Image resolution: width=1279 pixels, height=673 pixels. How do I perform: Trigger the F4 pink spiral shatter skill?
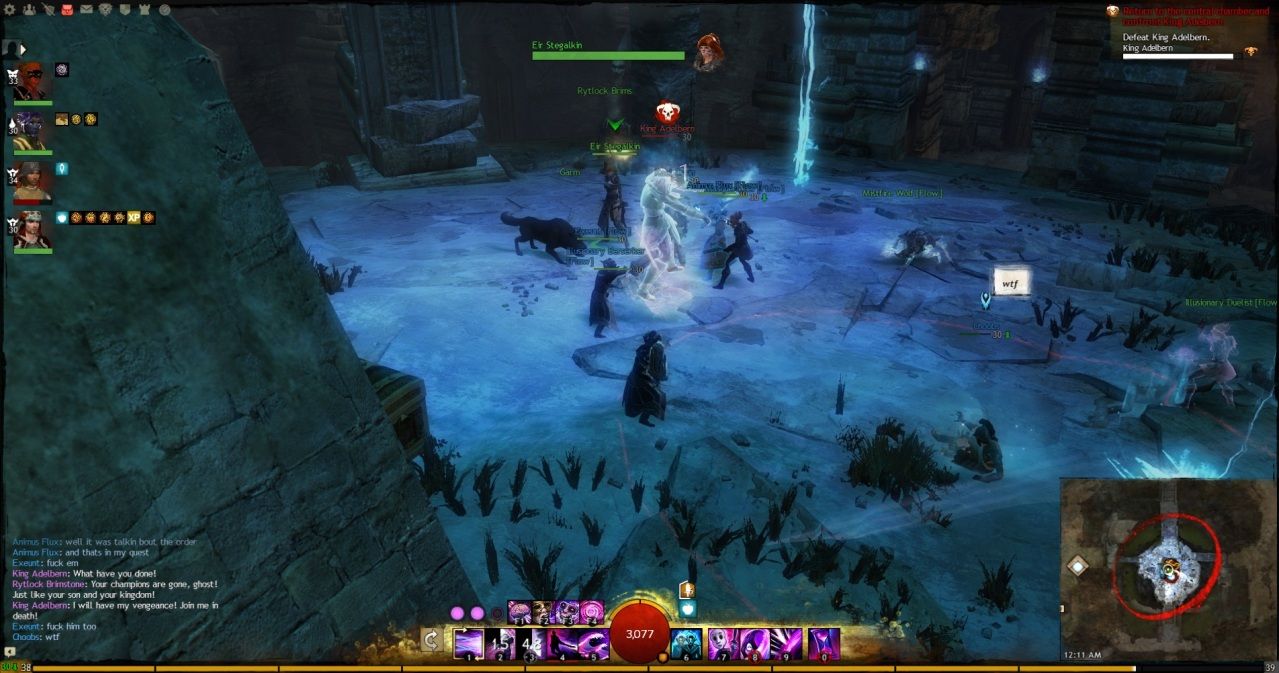[x=592, y=611]
